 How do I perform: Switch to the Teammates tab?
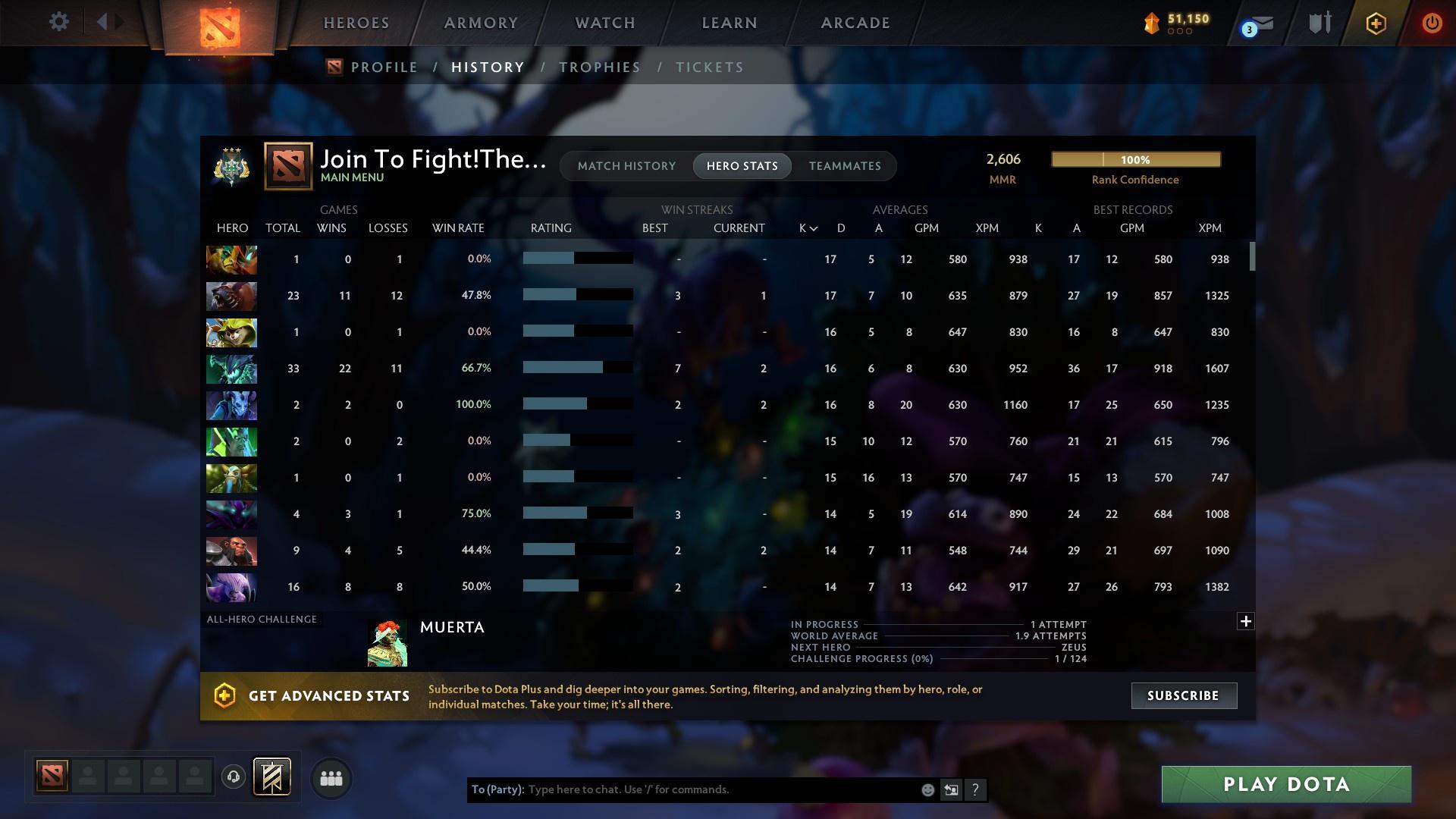coord(845,166)
